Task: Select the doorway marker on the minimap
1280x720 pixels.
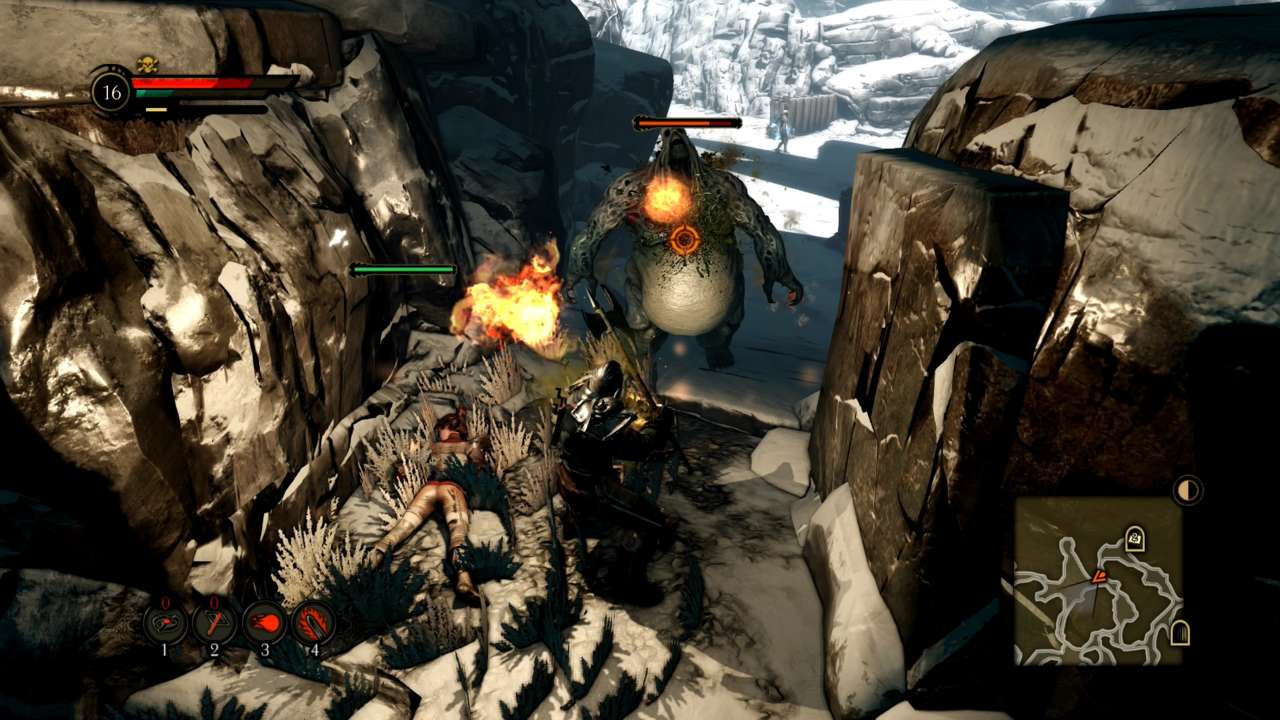Action: (1180, 633)
